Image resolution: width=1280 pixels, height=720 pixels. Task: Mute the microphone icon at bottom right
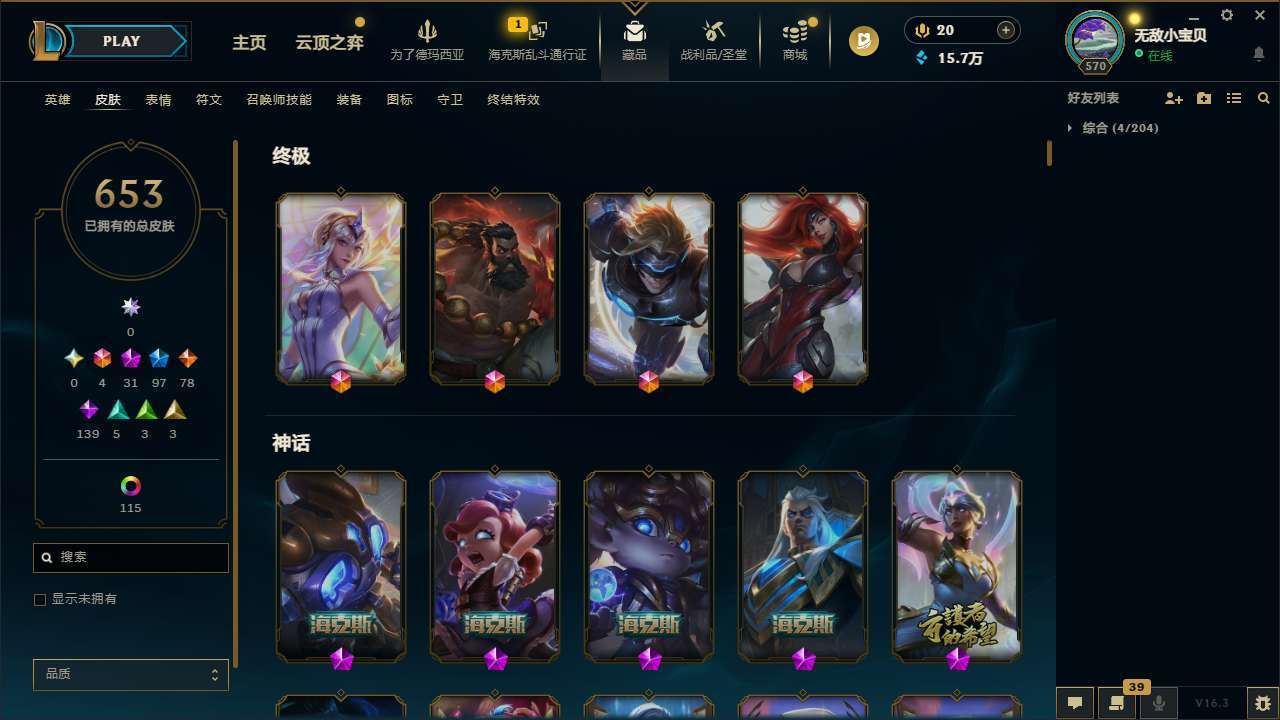(1159, 703)
